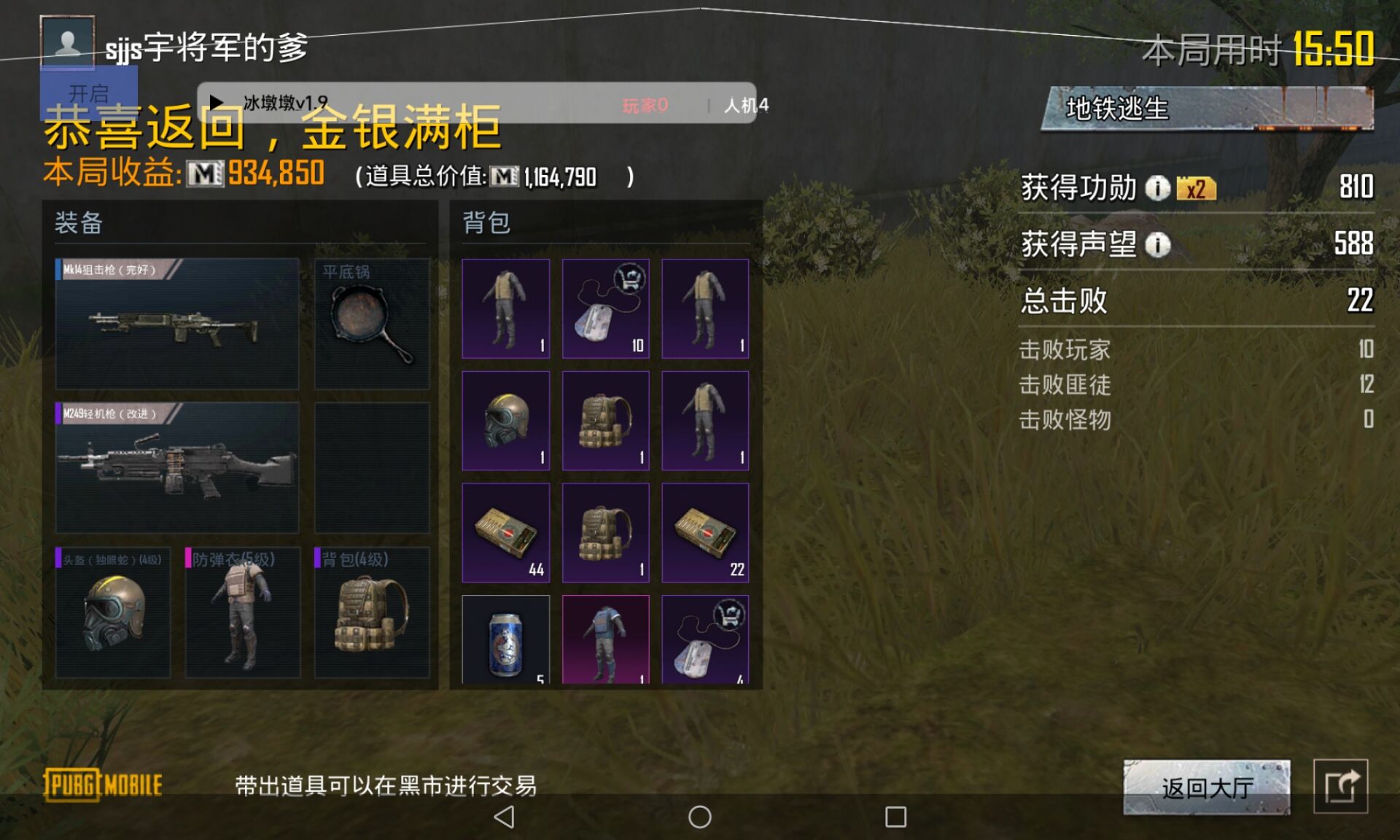
Task: Tap the blue 开启 button
Action: [88, 93]
